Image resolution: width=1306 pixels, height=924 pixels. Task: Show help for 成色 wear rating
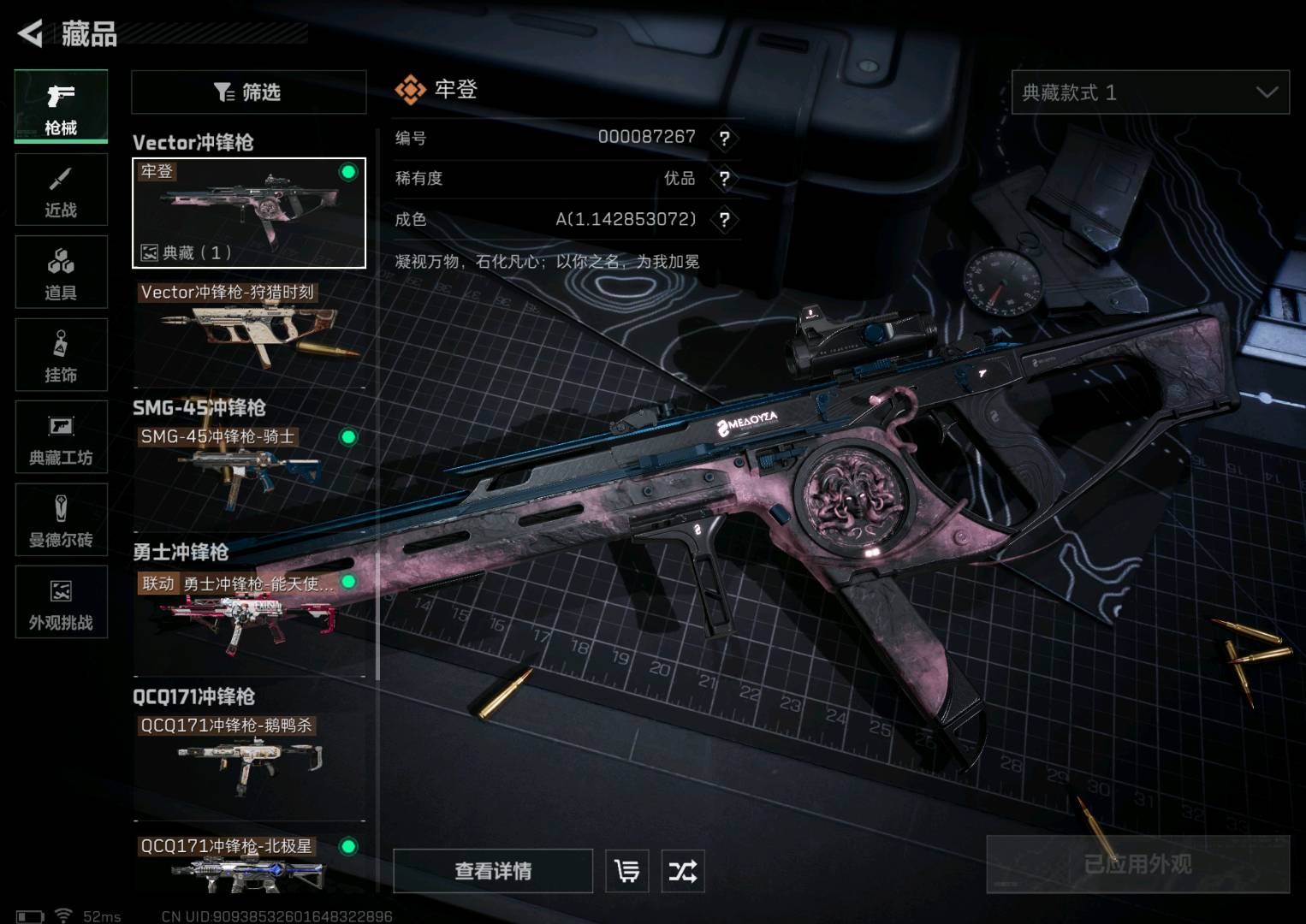coord(724,220)
